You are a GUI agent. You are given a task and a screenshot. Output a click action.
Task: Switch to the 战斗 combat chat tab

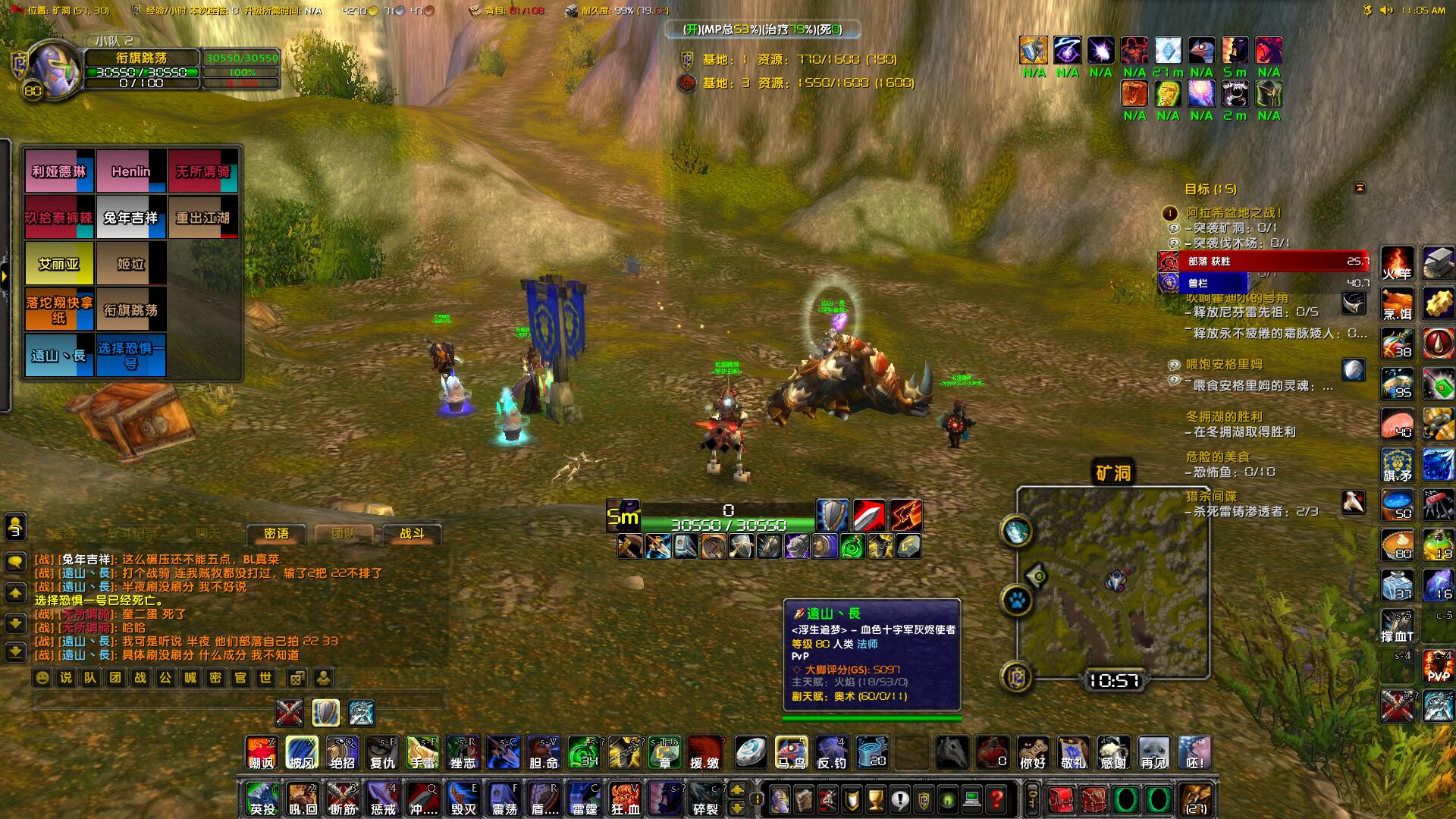click(412, 534)
